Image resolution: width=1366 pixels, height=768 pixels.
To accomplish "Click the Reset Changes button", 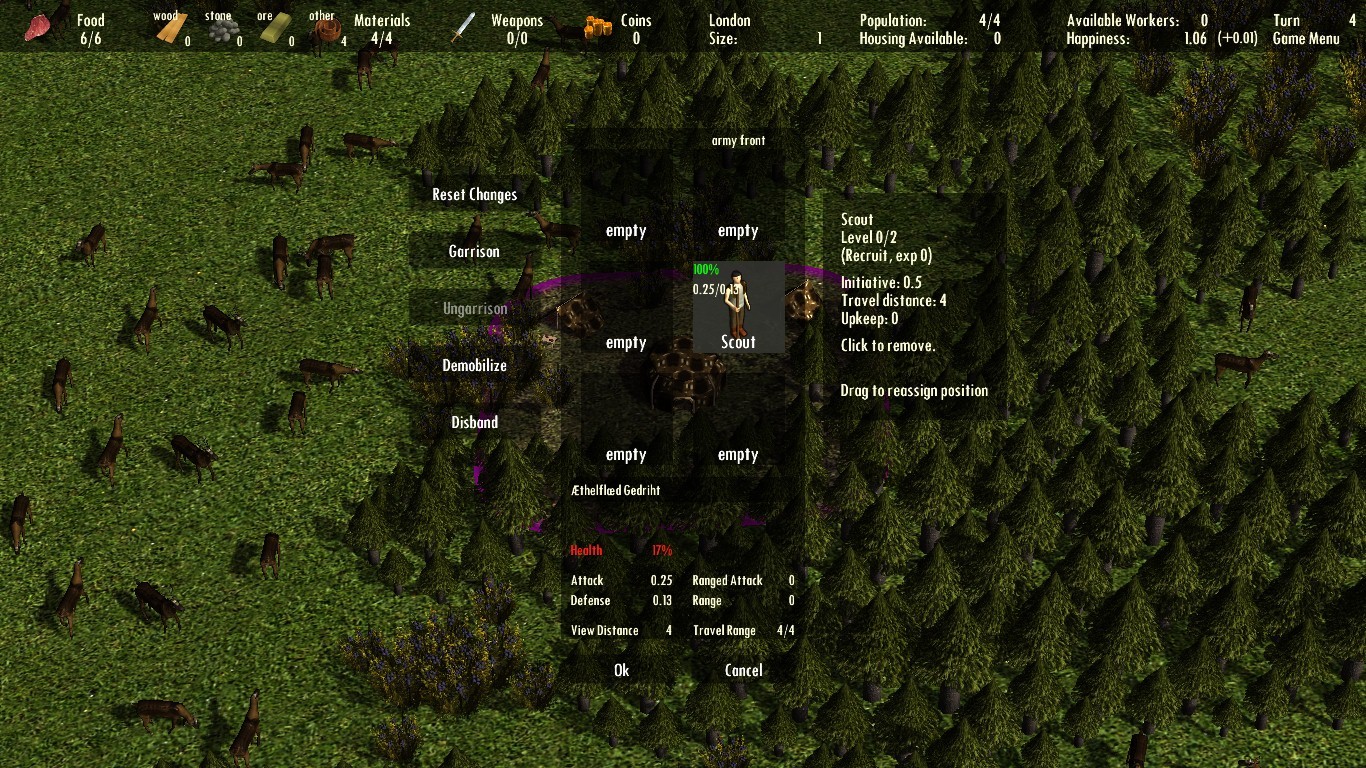I will click(474, 194).
